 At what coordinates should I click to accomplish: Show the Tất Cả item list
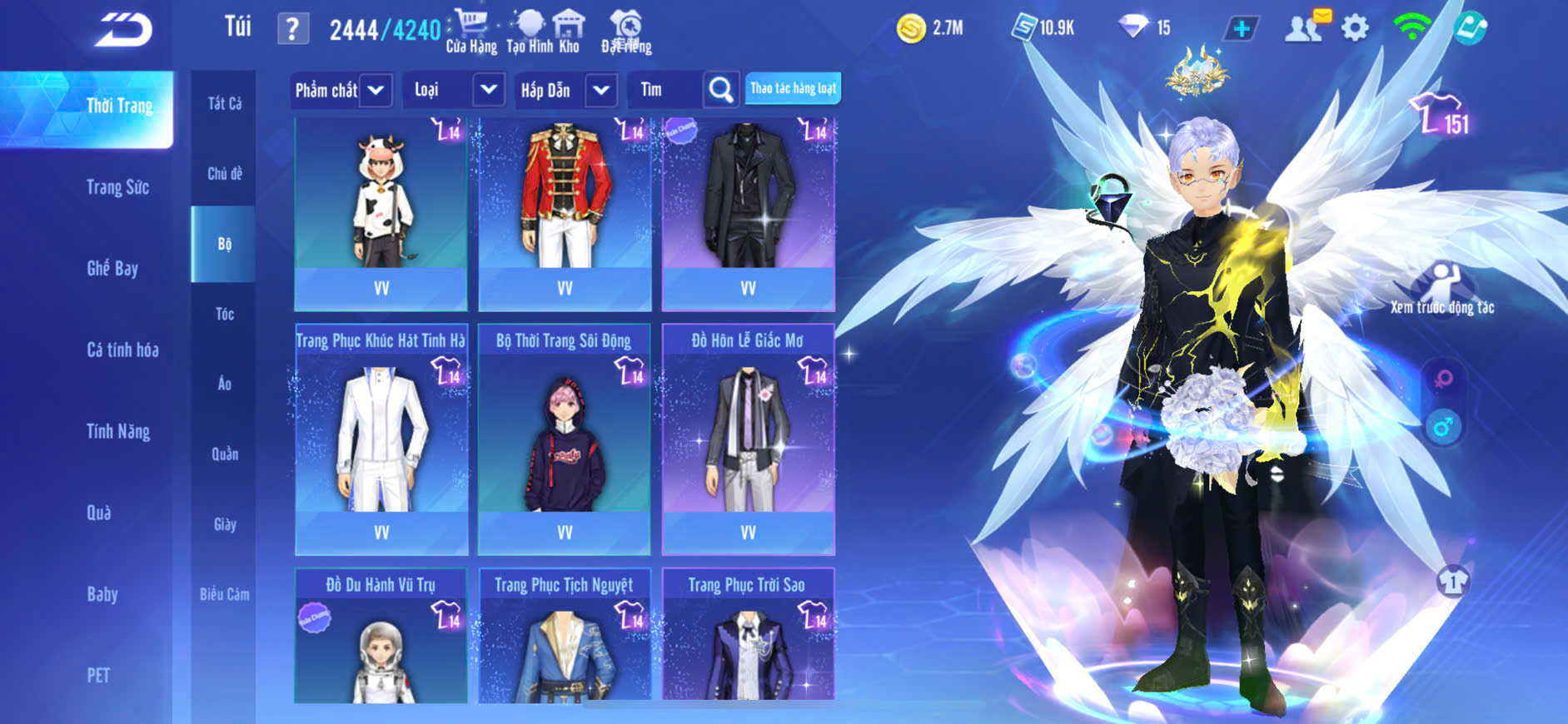224,103
